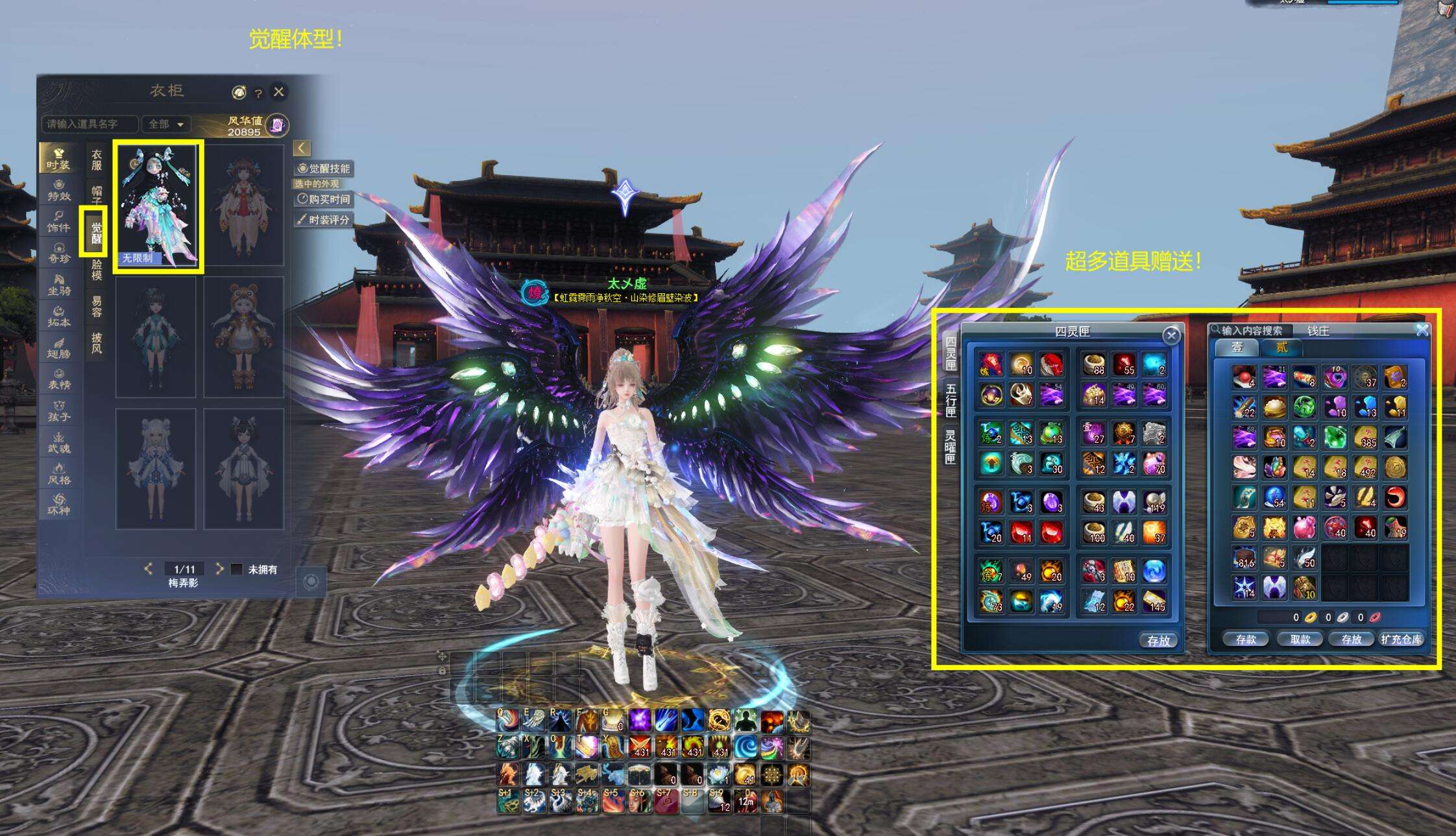Screen dimensions: 1456x836
Task: Close the 钱庄 bank window
Action: coord(1422,330)
